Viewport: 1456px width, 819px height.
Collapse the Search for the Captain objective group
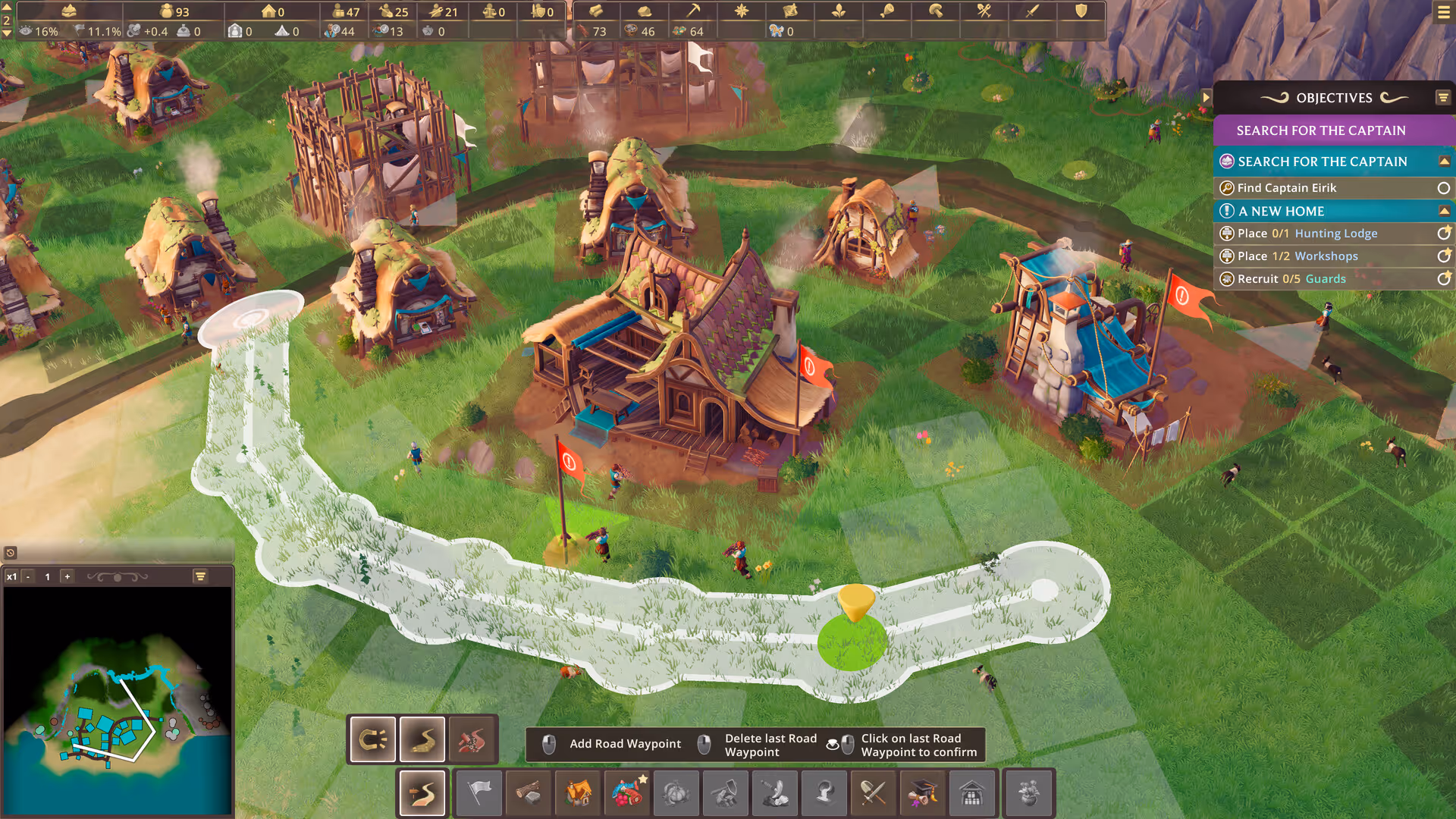[1444, 162]
